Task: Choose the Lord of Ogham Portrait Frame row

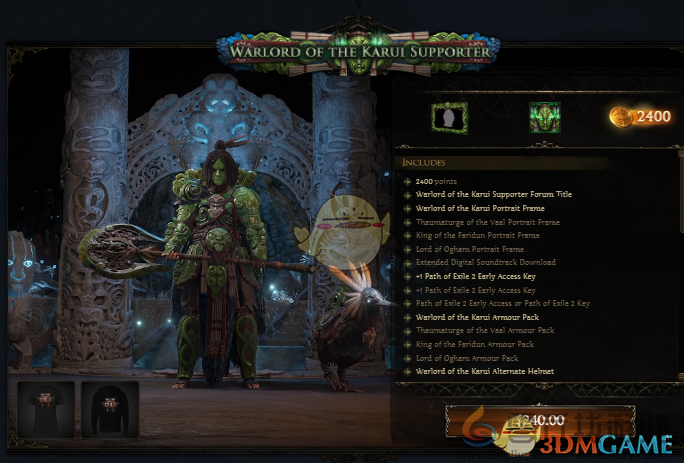Action: 463,249
